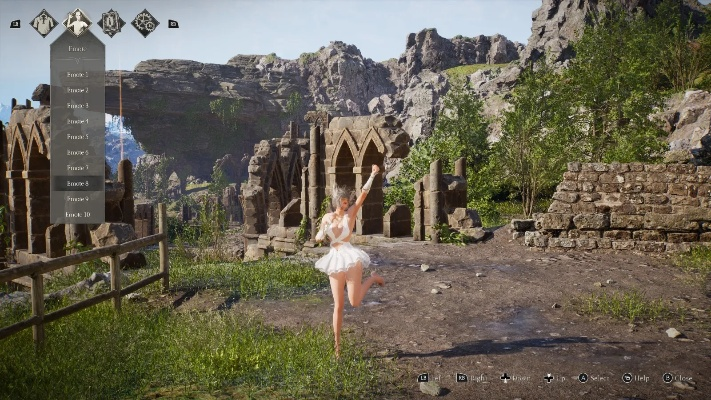
Task: Play Emote 3
Action: pos(77,105)
